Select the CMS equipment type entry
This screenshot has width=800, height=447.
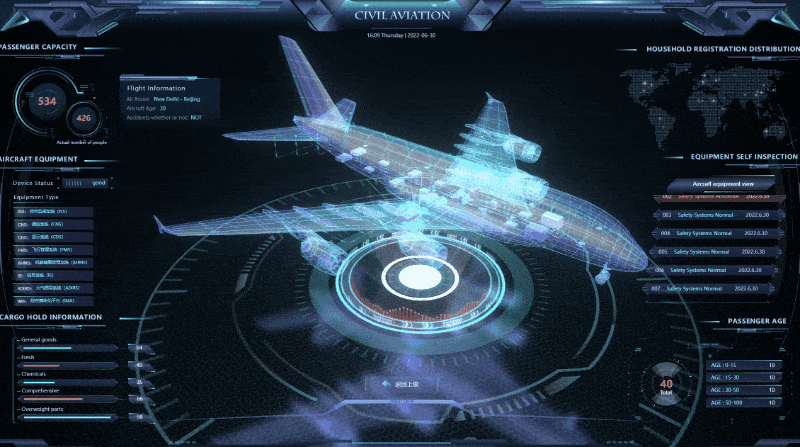pos(54,224)
